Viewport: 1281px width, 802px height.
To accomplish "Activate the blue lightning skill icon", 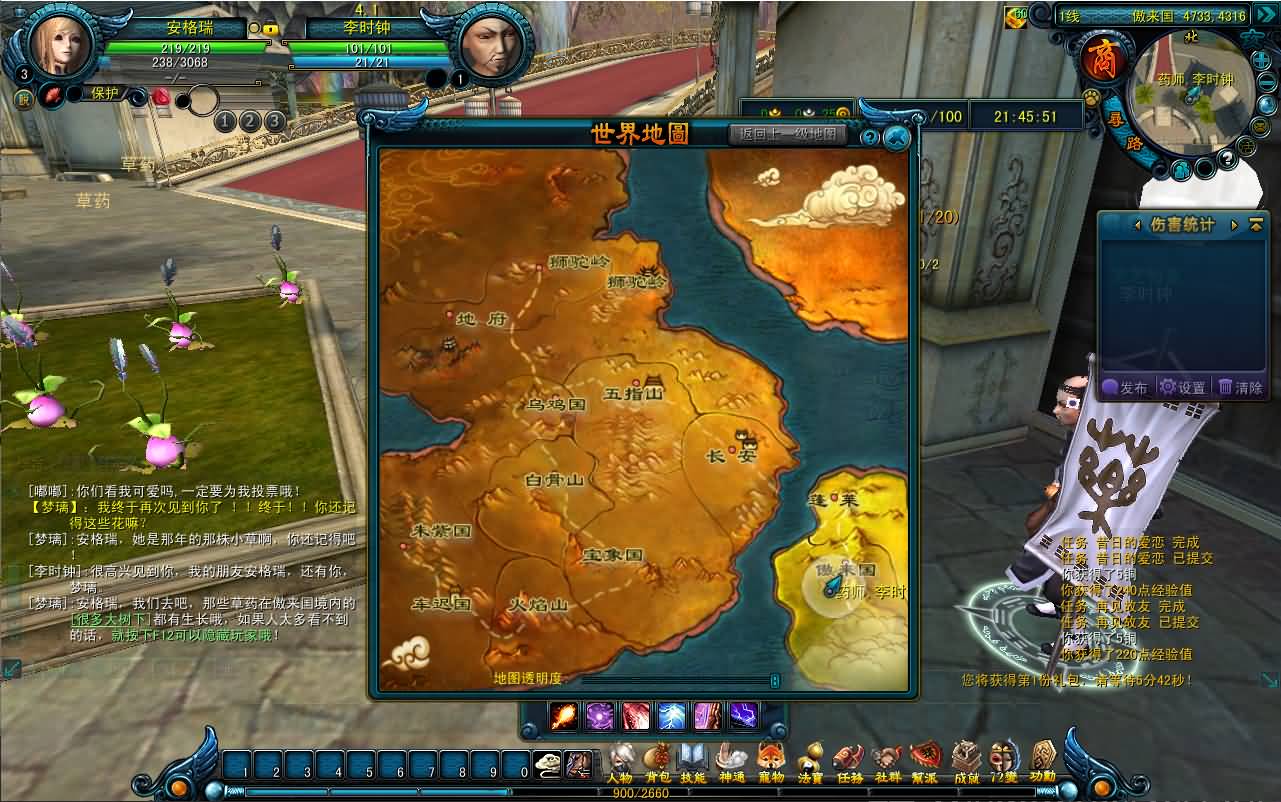I will [x=671, y=716].
